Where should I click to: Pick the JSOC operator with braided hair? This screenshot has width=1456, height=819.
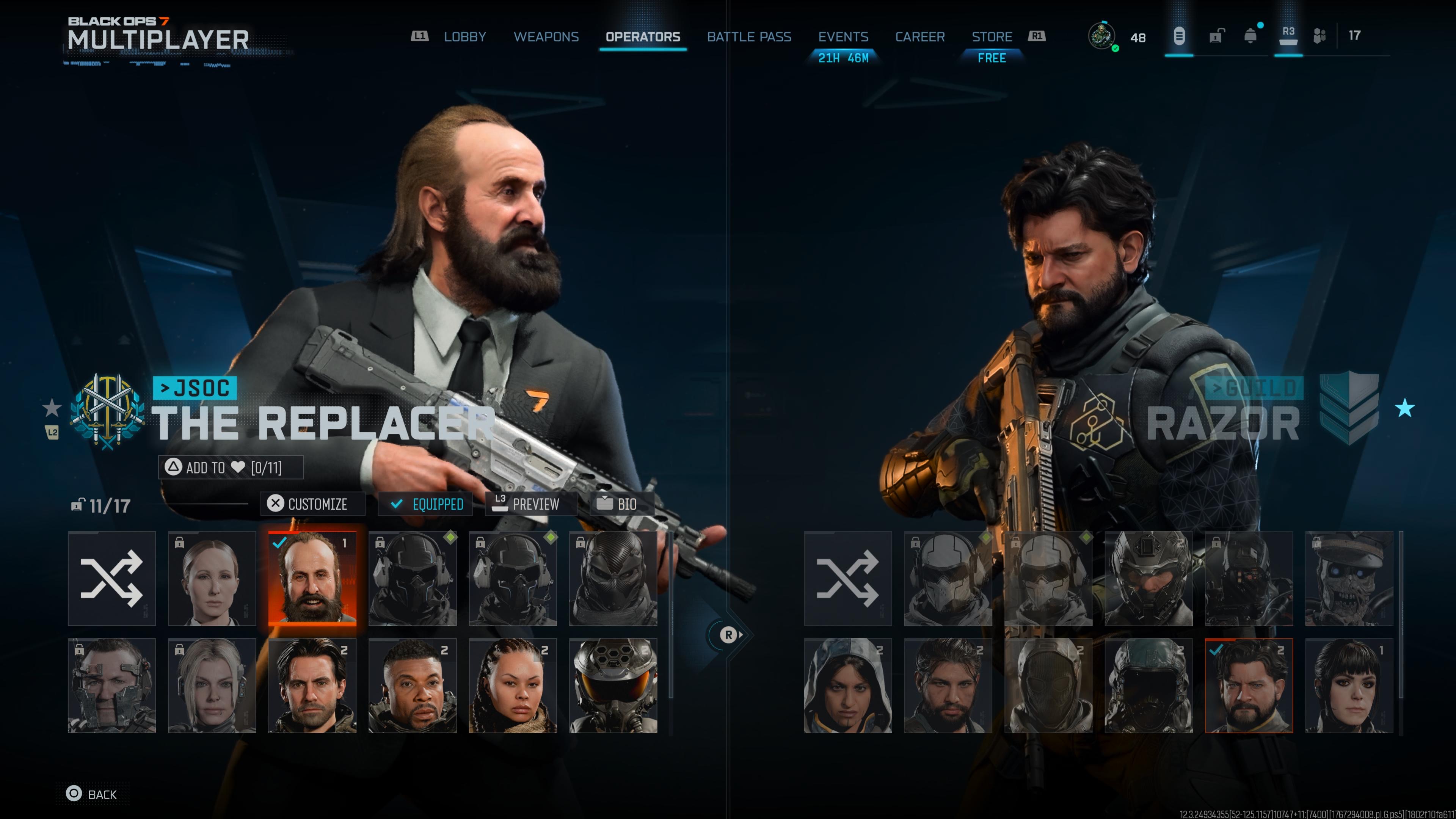pos(513,686)
